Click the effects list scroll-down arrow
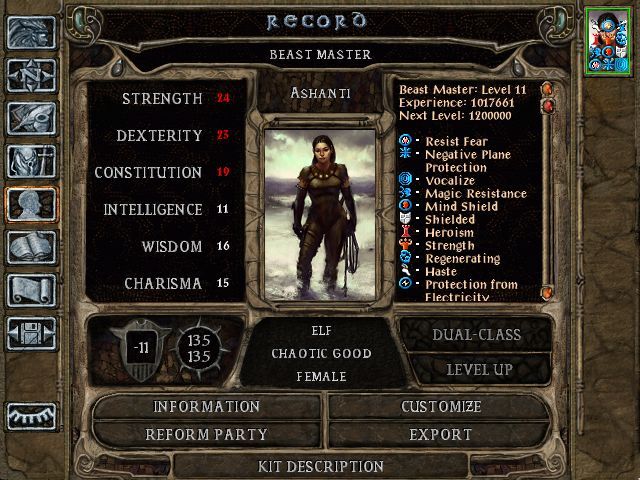Screen dimensions: 640x480 click(547, 292)
